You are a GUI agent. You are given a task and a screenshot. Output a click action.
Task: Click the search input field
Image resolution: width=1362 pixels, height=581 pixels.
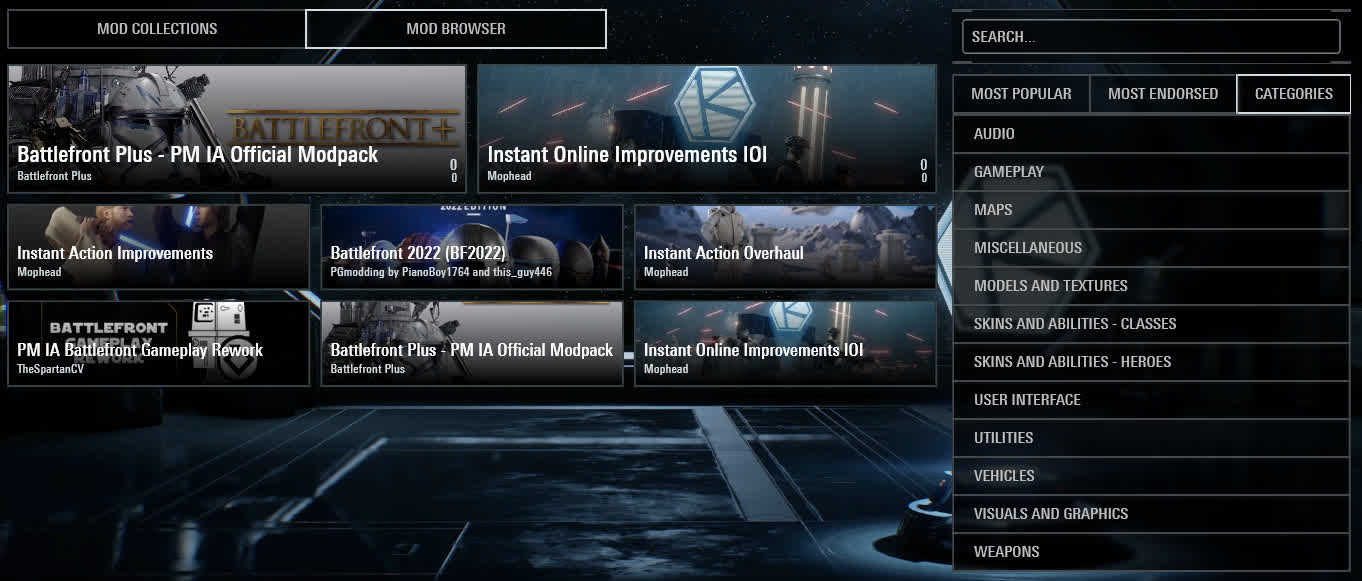pyautogui.click(x=1150, y=37)
